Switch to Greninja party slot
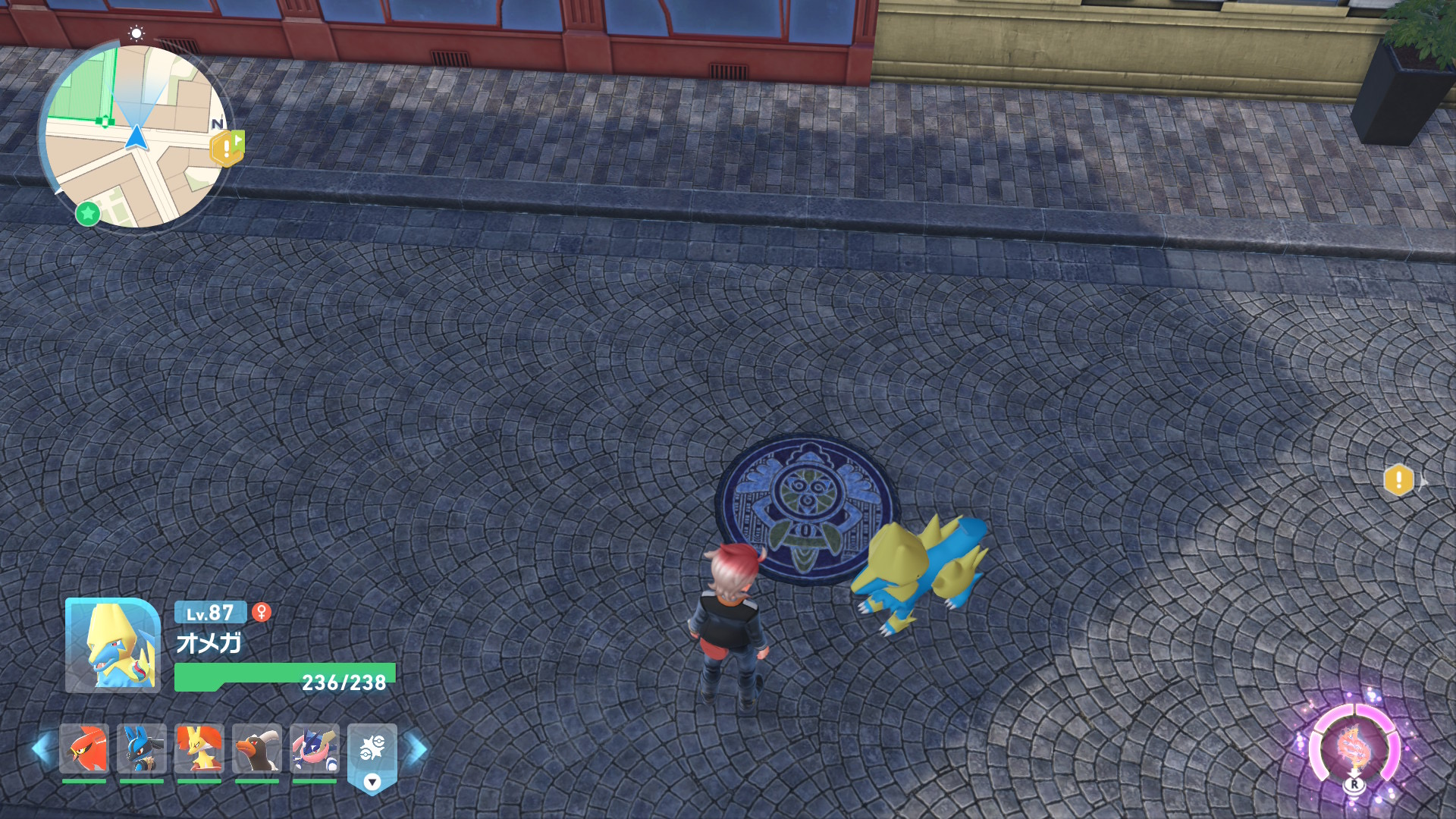 tap(314, 748)
